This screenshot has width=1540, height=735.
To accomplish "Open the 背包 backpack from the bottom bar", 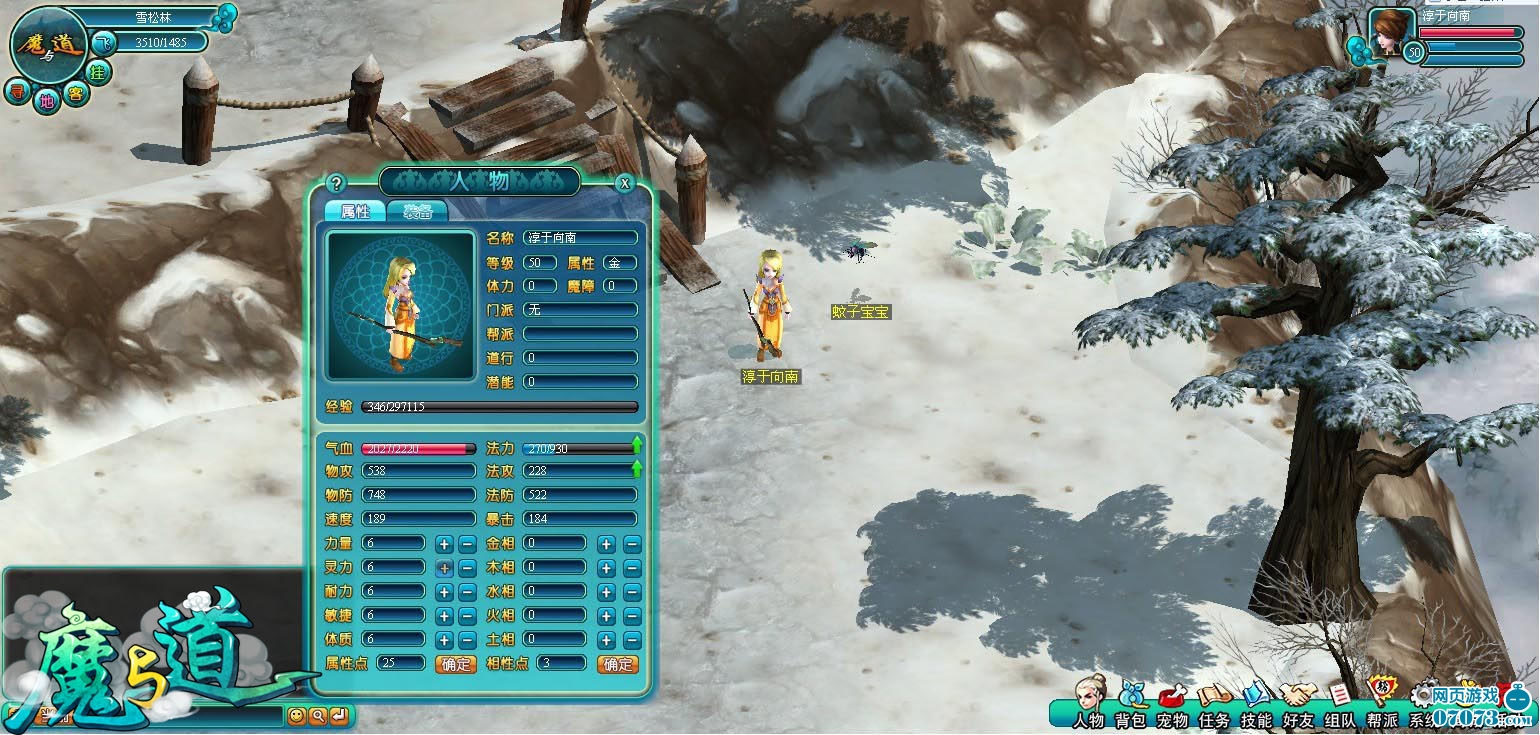I will pyautogui.click(x=1131, y=707).
